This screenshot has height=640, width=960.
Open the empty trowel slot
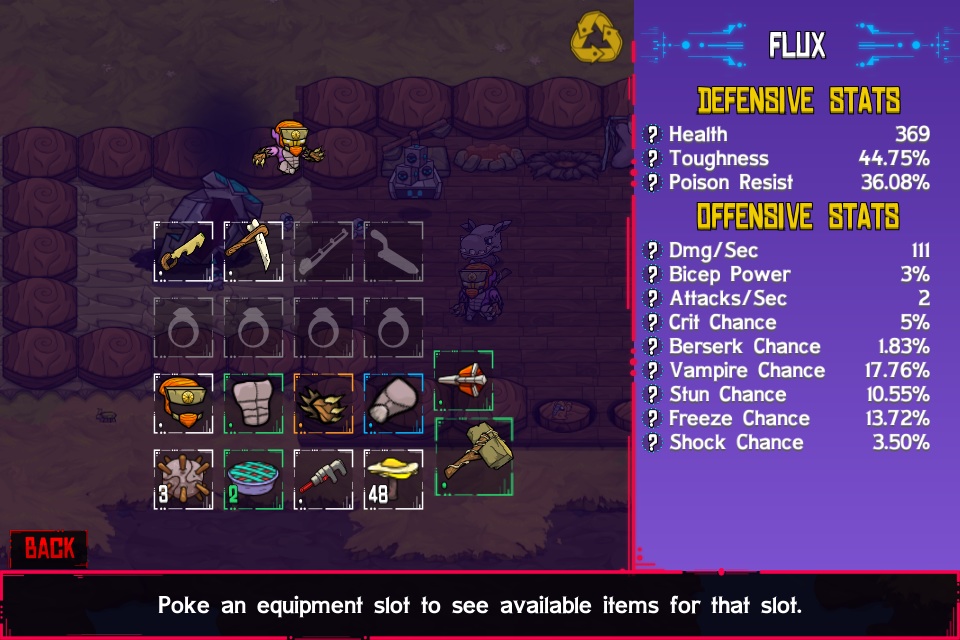(x=393, y=252)
